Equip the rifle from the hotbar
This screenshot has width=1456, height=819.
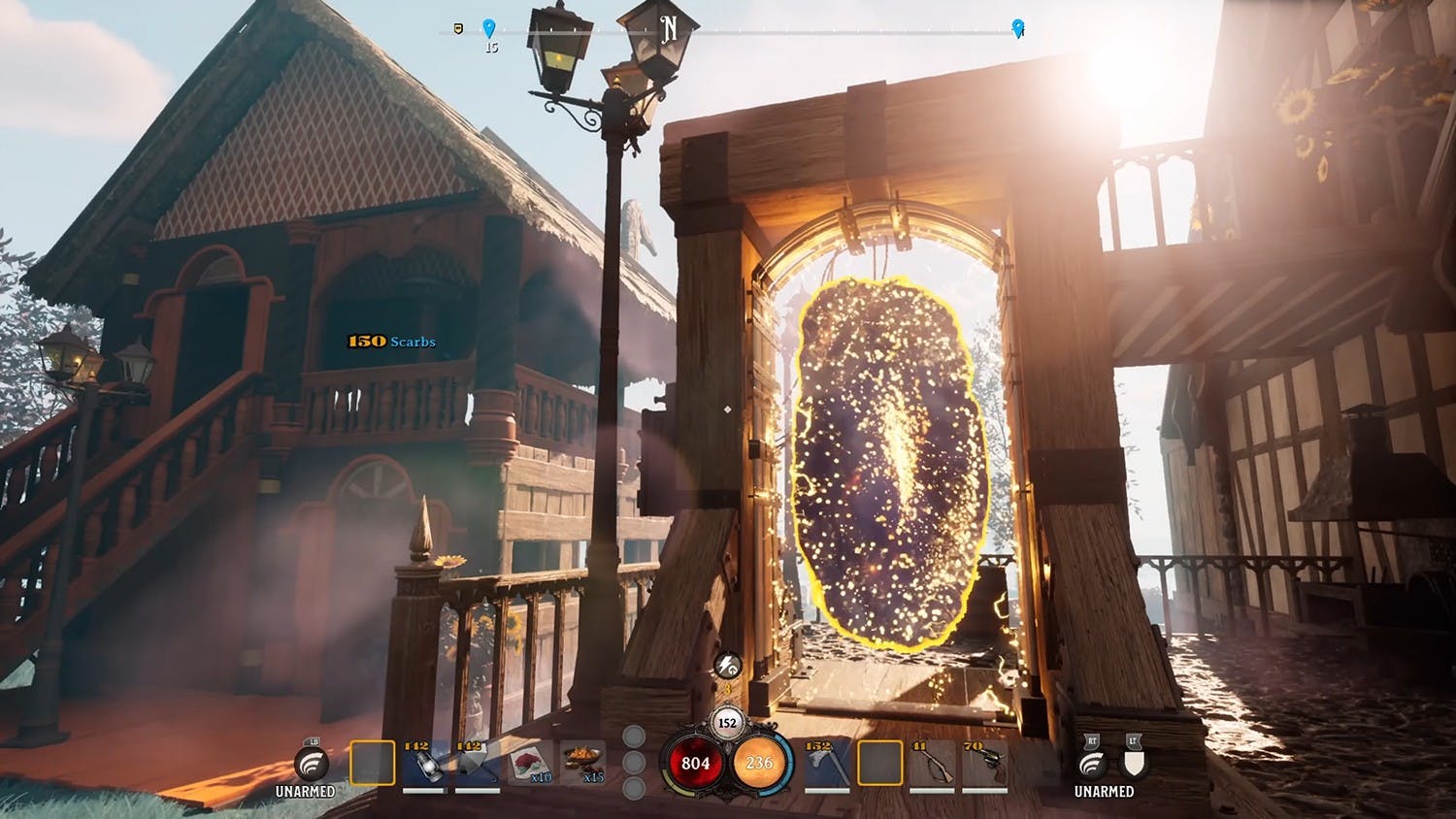(932, 766)
